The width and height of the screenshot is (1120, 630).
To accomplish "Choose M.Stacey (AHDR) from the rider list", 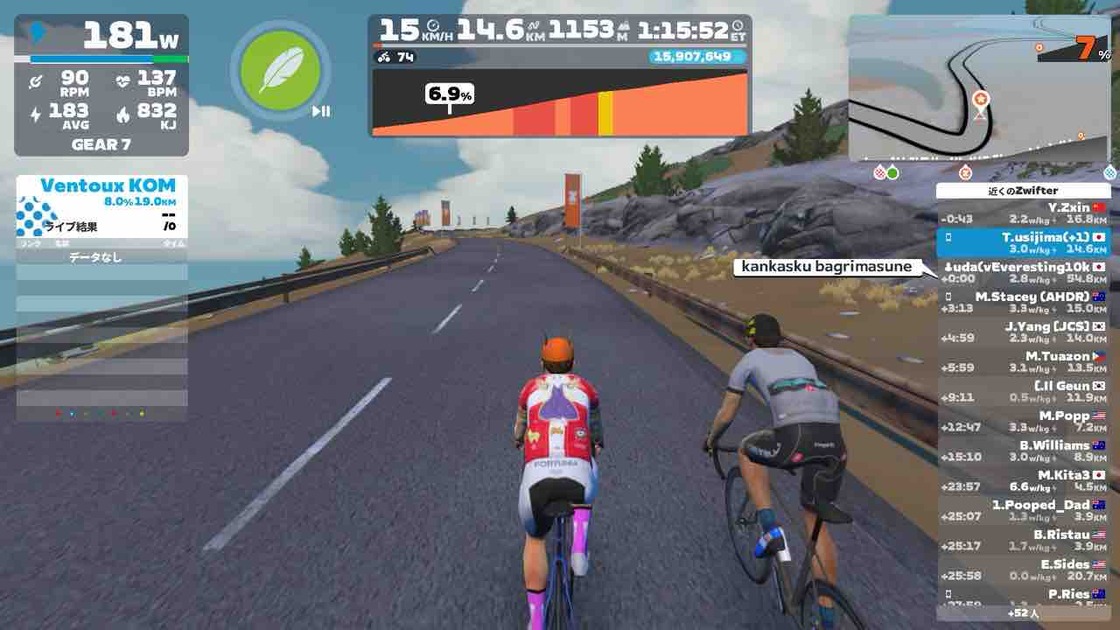I will (1024, 303).
